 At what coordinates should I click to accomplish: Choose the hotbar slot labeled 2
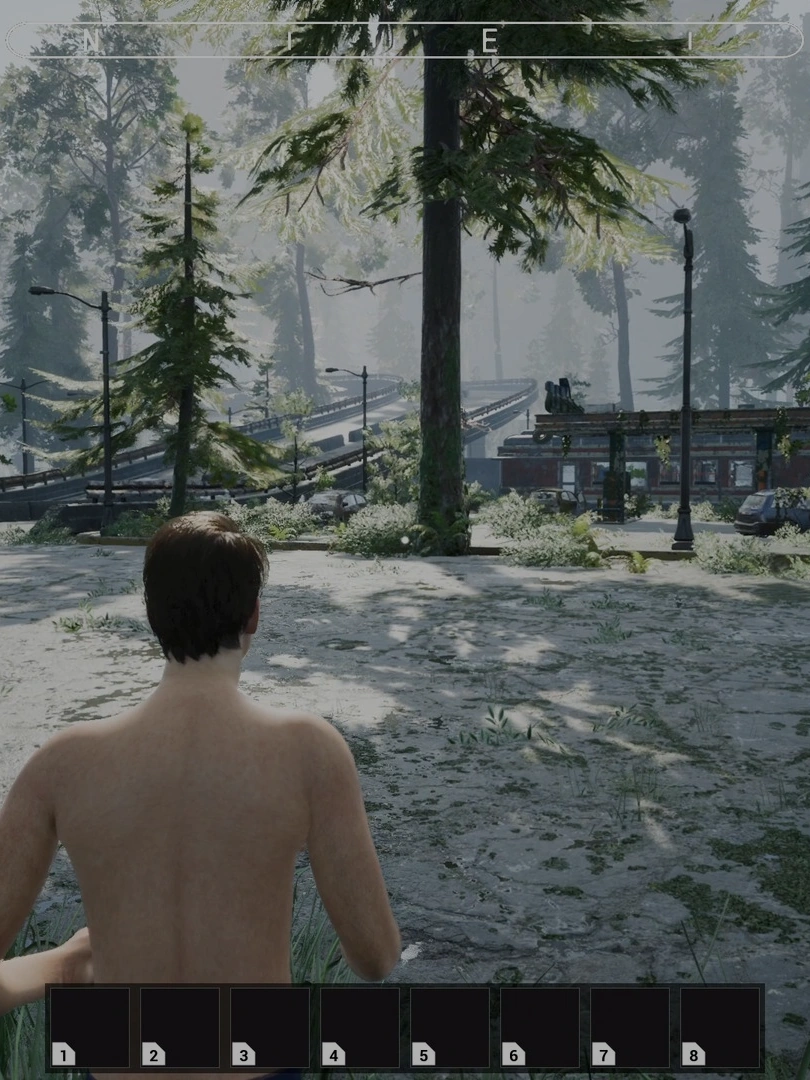point(180,1027)
